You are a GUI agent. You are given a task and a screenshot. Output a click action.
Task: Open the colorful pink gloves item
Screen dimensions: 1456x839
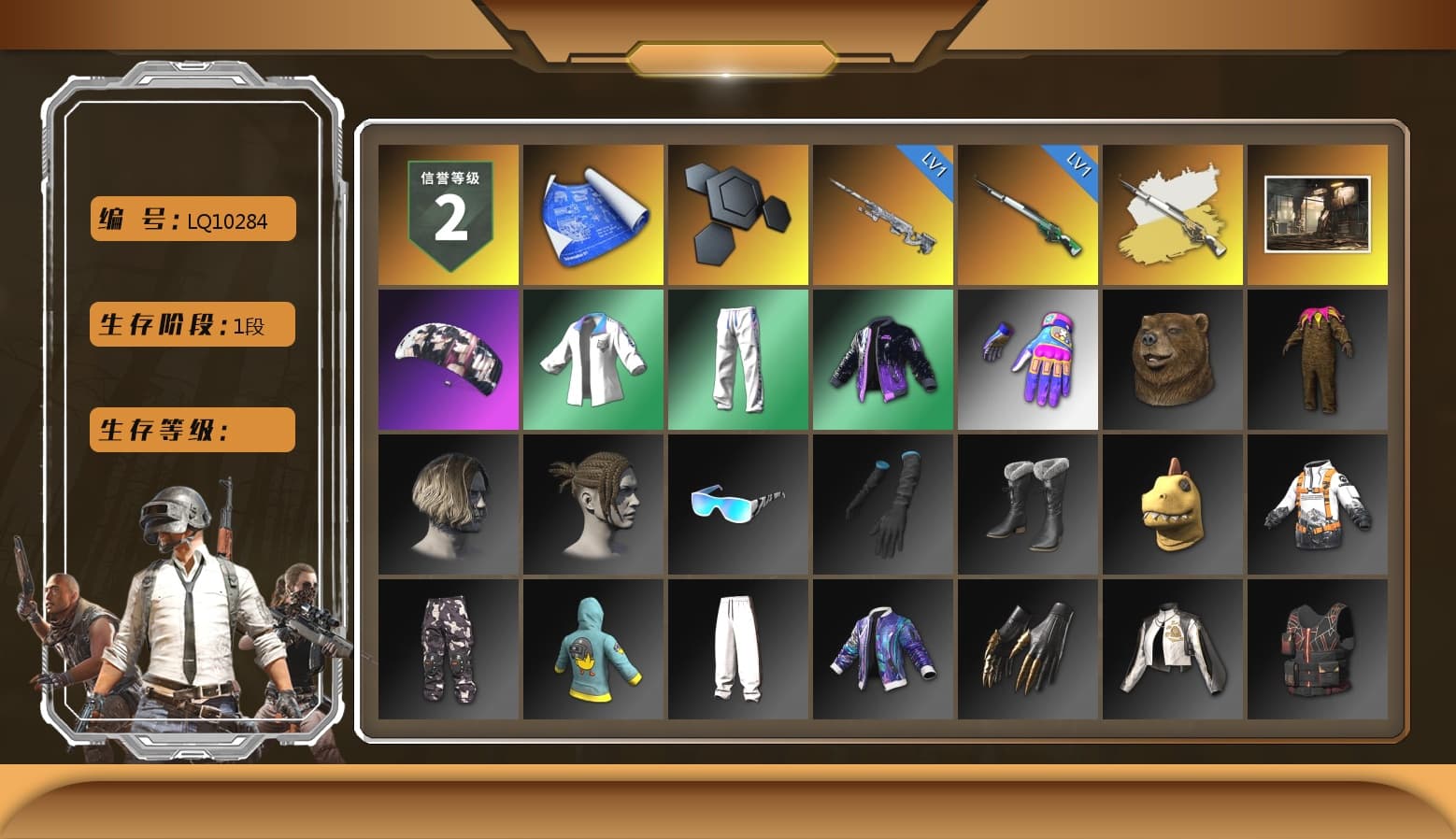(1028, 359)
